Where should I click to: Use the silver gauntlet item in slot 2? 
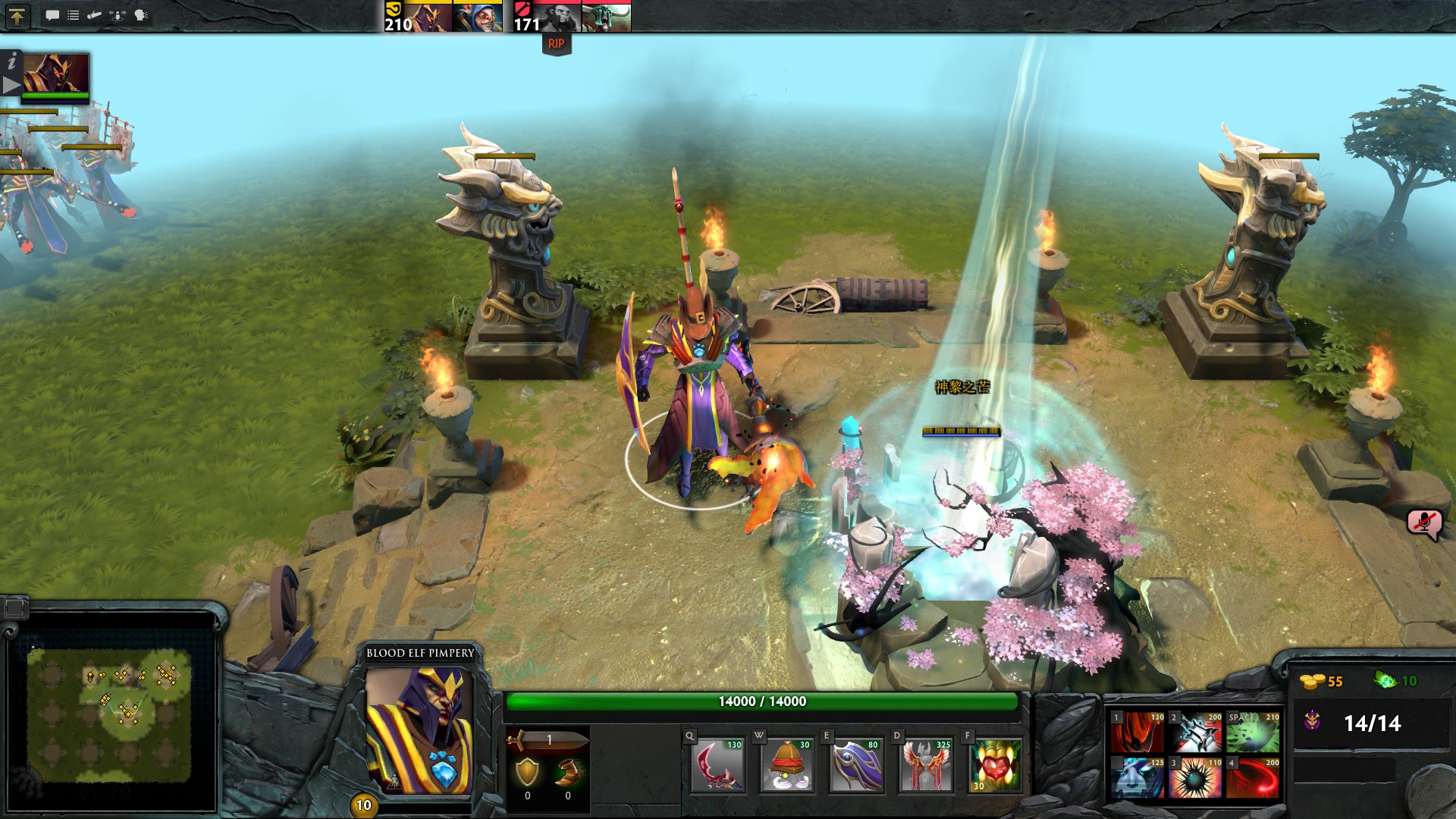(1195, 733)
